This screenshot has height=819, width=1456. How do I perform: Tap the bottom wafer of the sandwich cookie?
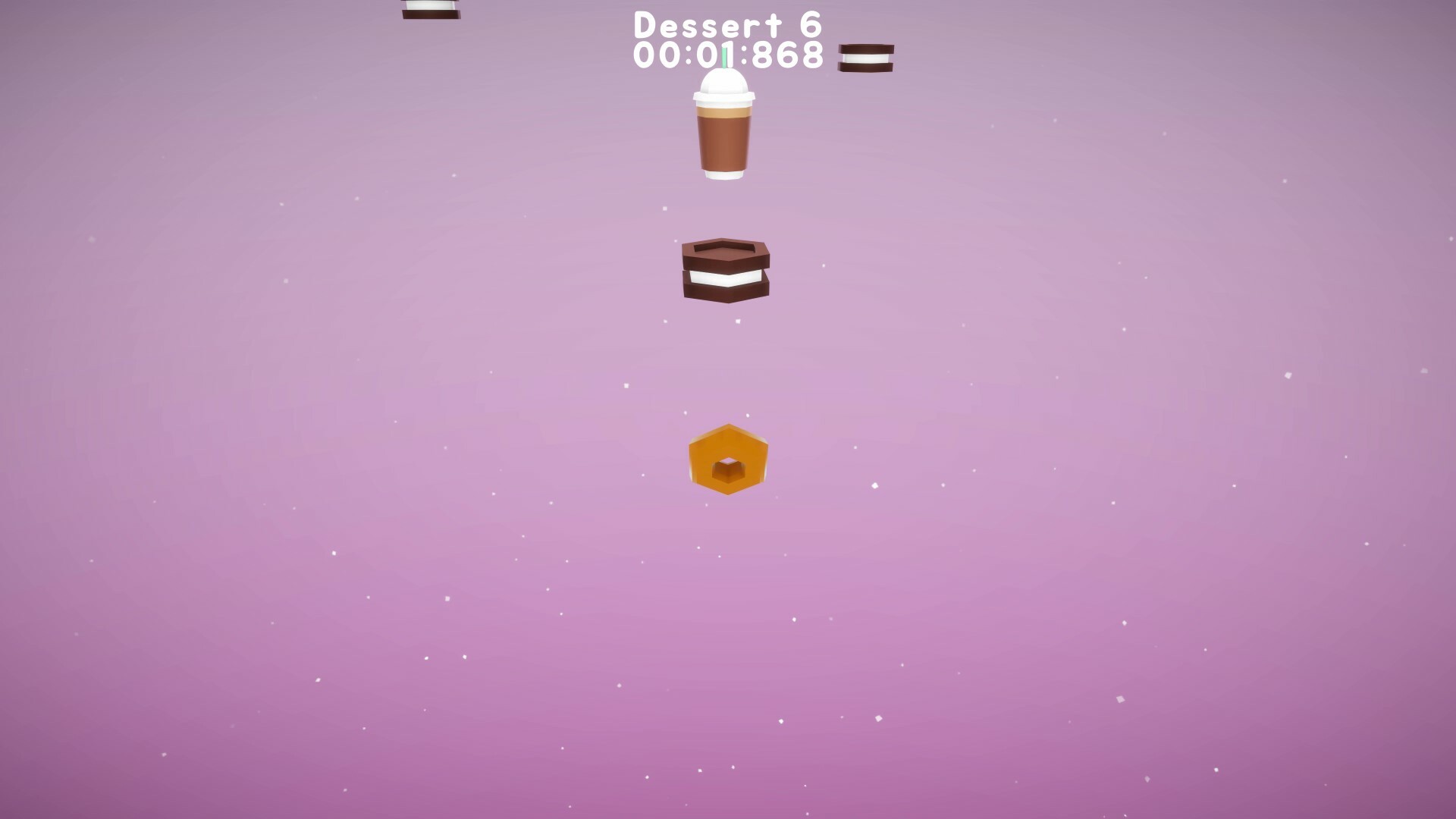726,290
